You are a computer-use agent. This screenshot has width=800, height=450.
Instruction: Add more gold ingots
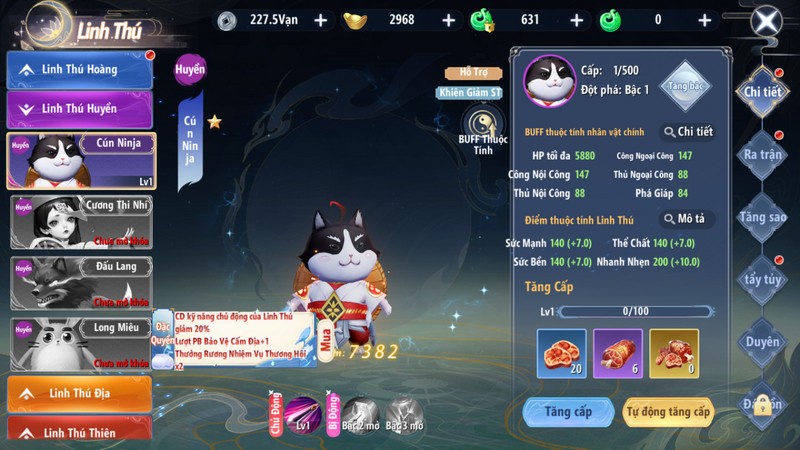point(448,20)
